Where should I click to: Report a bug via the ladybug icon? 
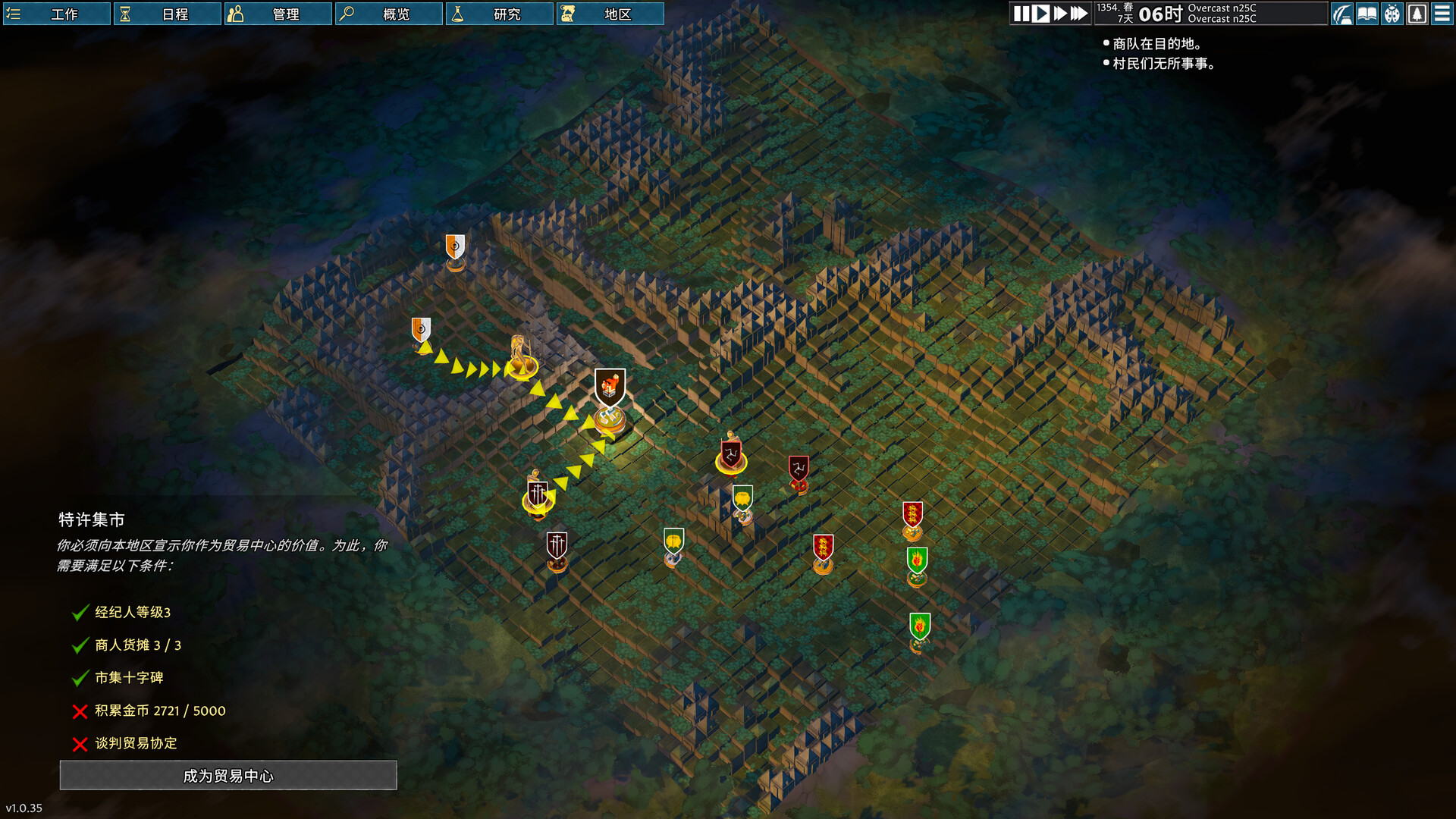pyautogui.click(x=1393, y=14)
